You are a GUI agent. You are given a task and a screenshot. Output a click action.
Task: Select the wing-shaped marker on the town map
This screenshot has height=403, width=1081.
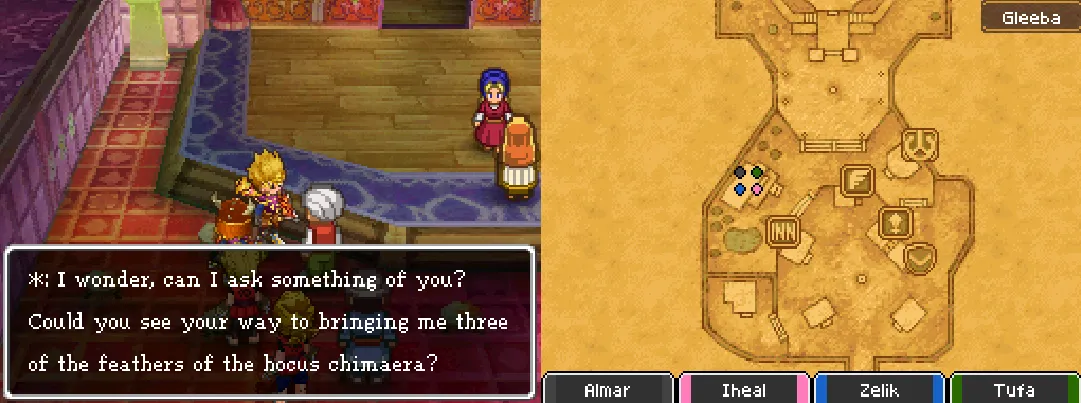(857, 181)
